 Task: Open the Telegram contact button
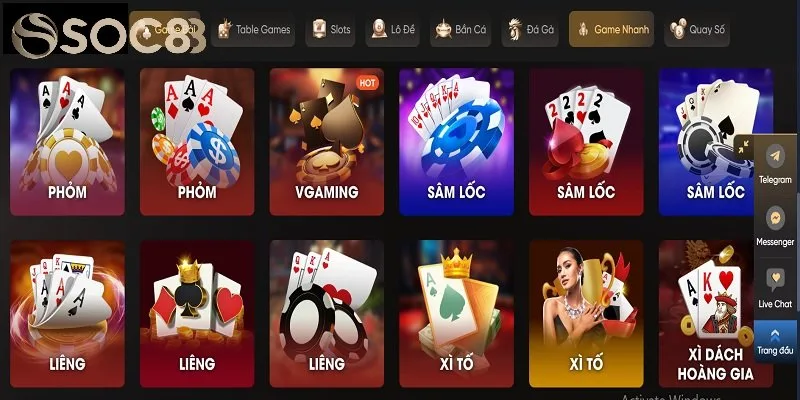point(775,163)
